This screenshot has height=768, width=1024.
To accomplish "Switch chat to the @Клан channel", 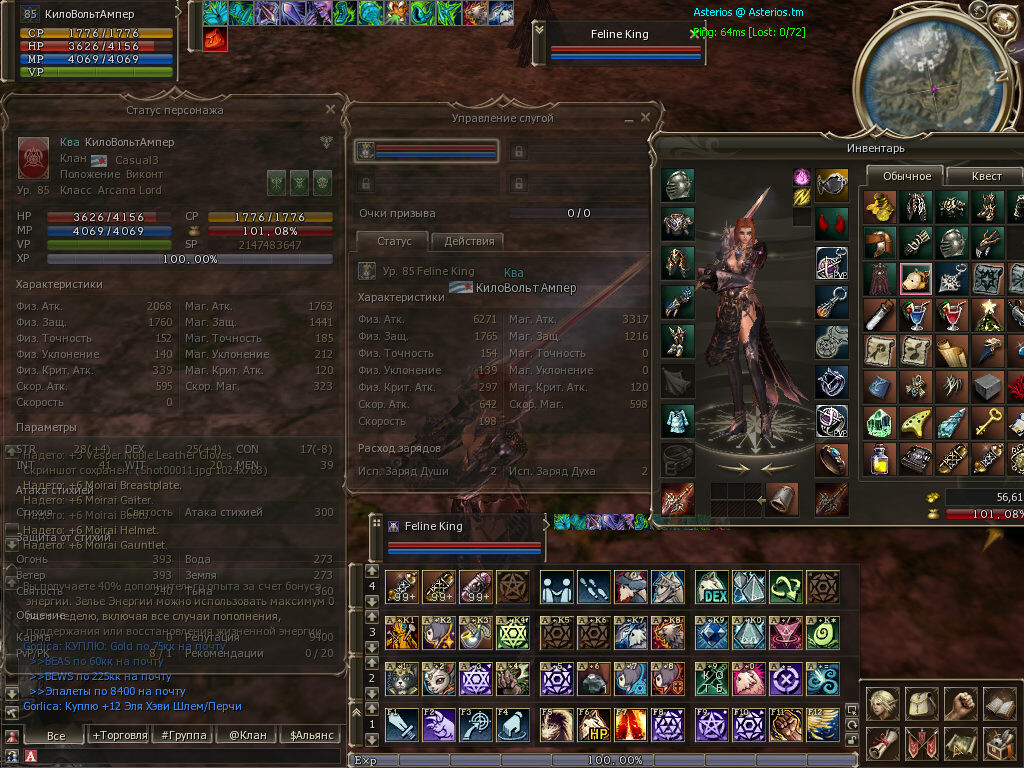I will [246, 735].
